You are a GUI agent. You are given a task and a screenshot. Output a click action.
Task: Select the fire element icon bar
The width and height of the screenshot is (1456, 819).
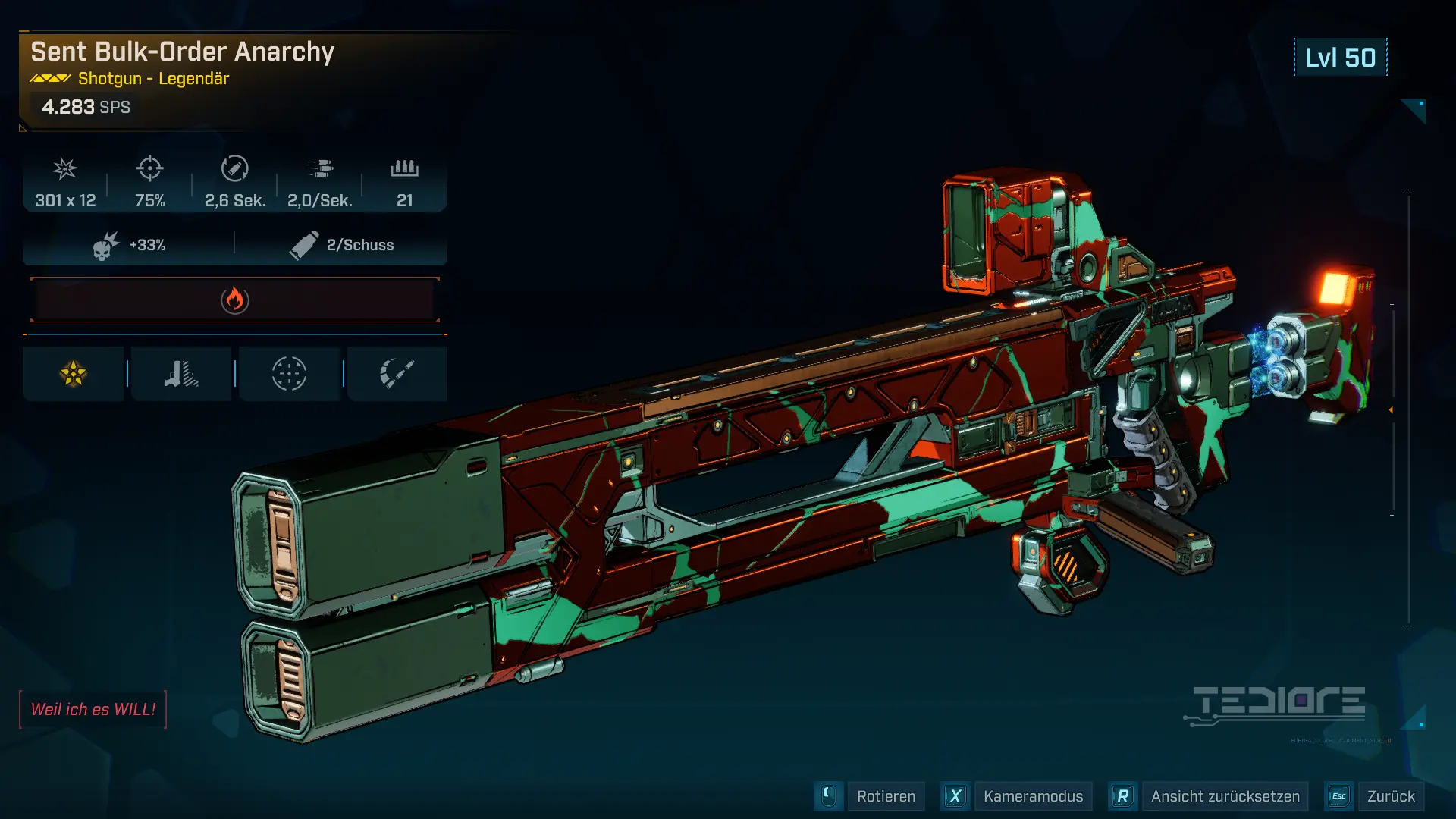coord(235,300)
